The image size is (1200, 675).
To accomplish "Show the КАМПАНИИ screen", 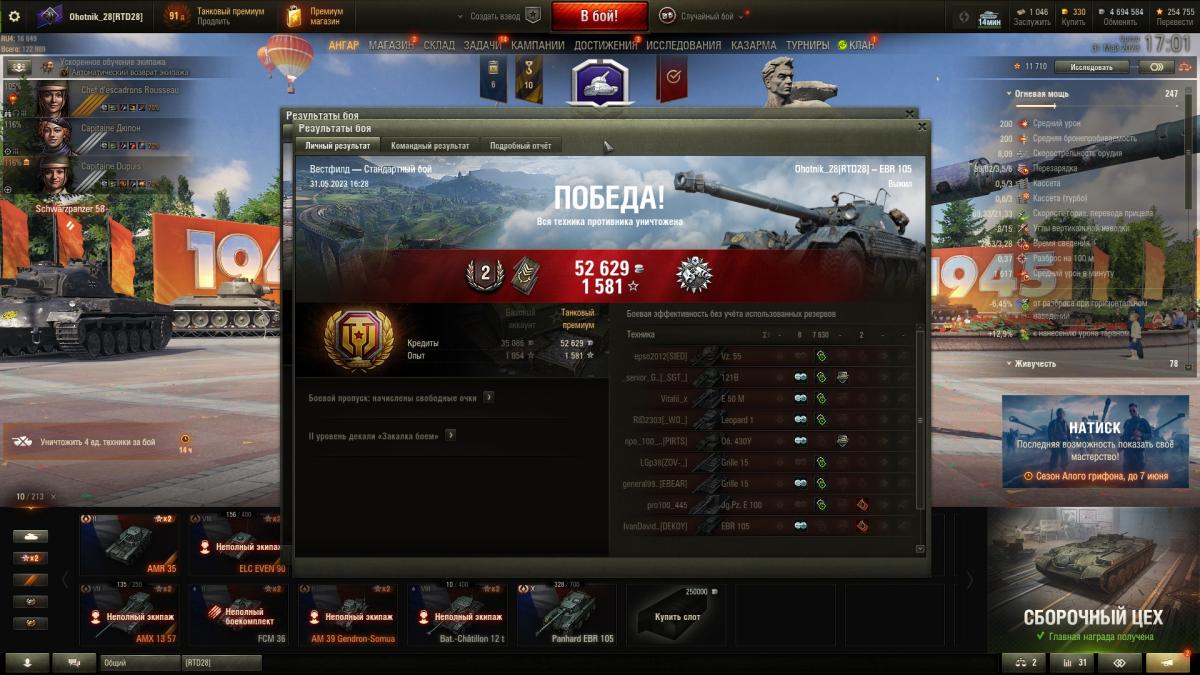I will pyautogui.click(x=539, y=45).
